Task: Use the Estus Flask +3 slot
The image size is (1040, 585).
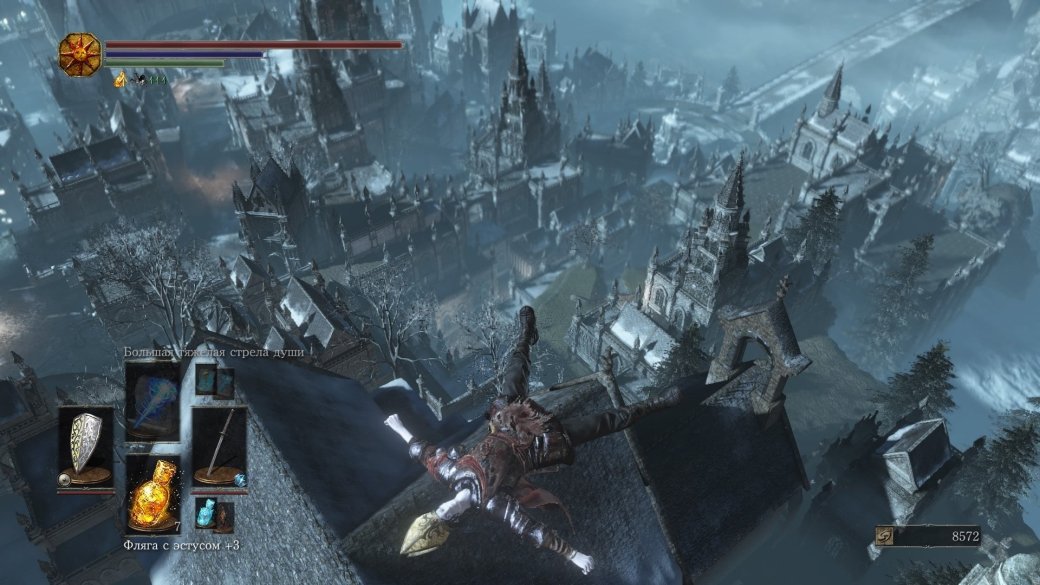Action: tap(152, 495)
